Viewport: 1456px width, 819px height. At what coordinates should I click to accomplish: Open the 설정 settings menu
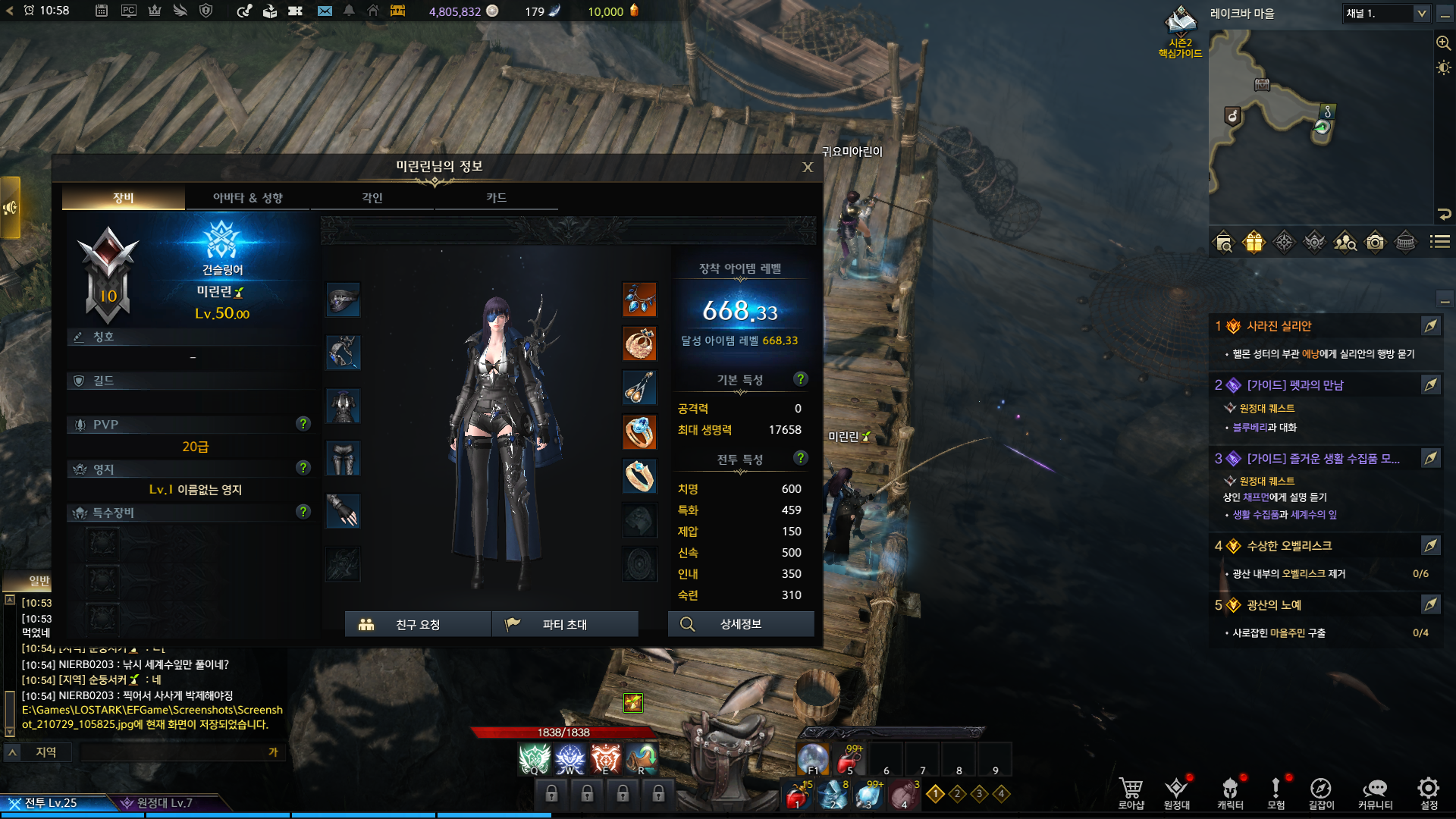click(x=1429, y=792)
